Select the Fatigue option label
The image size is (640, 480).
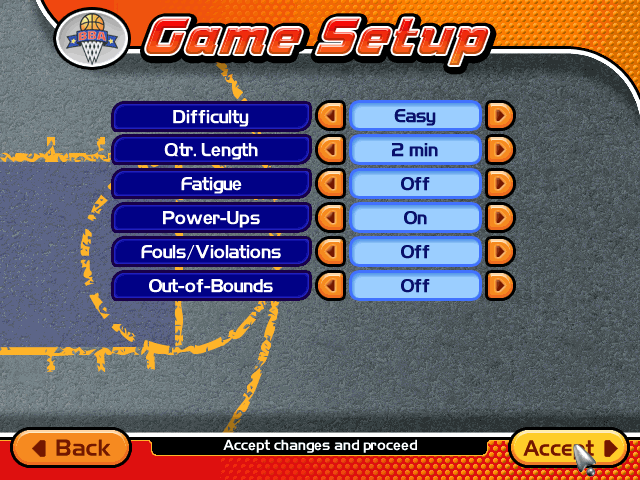coord(211,184)
